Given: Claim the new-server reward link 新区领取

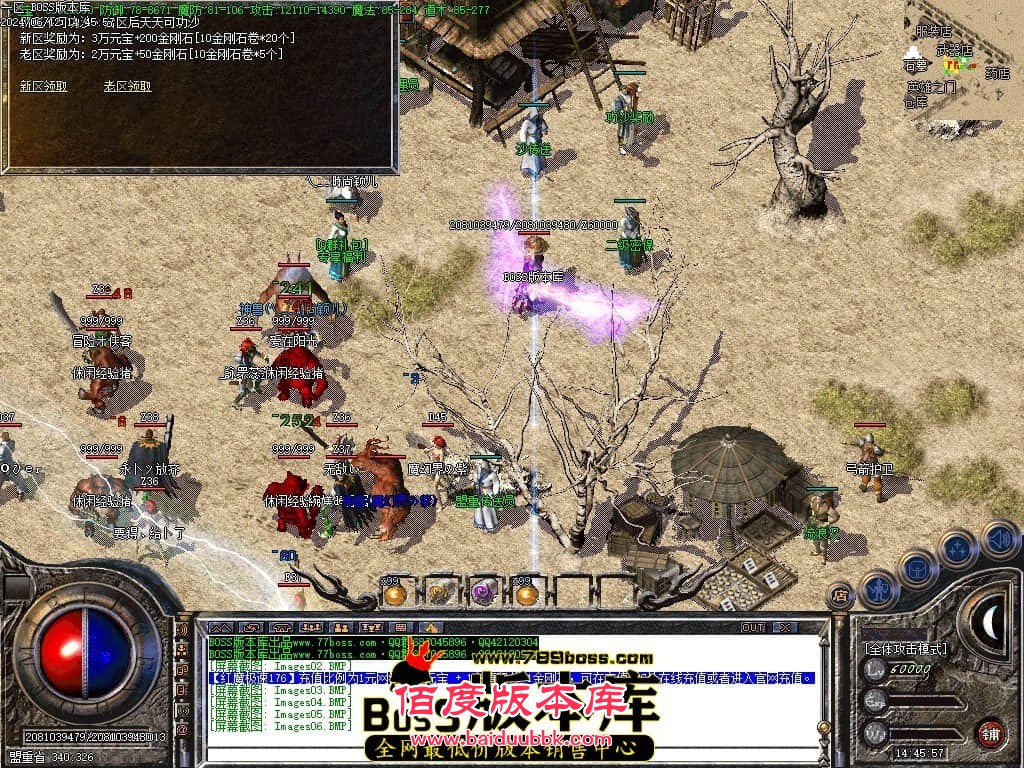Looking at the screenshot, I should tap(43, 86).
